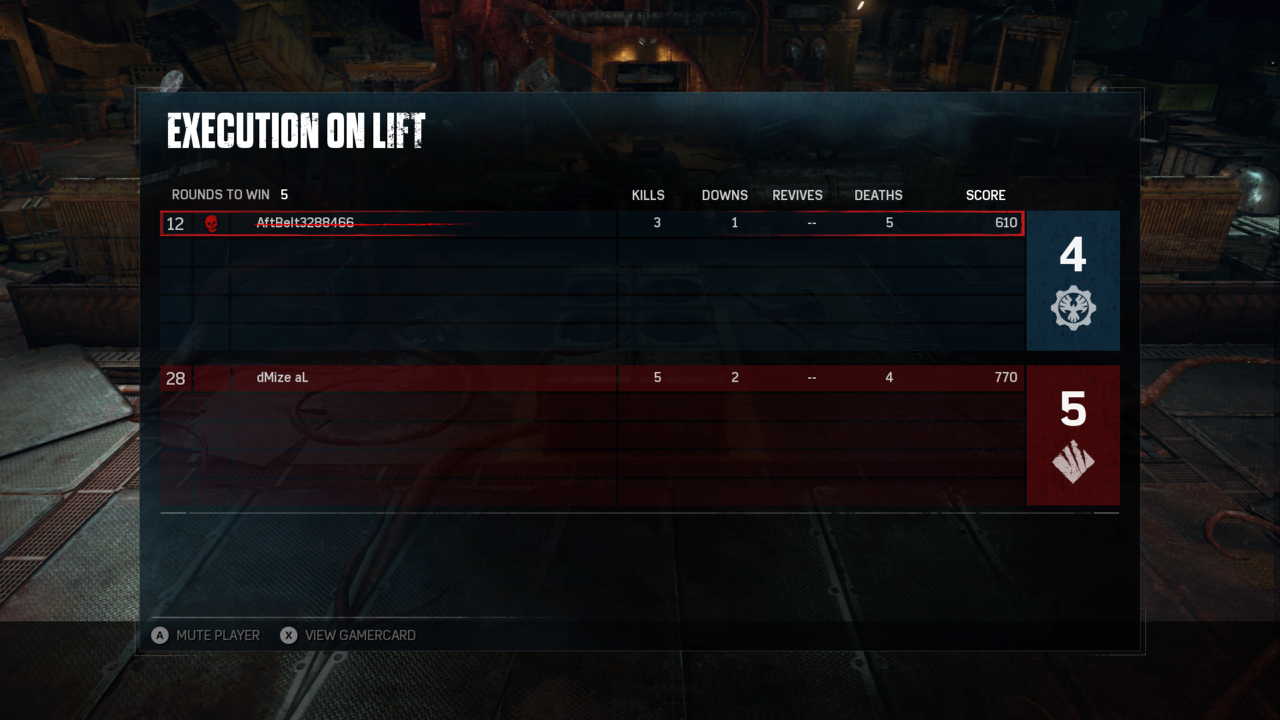Choose the Mute Player option

click(206, 635)
